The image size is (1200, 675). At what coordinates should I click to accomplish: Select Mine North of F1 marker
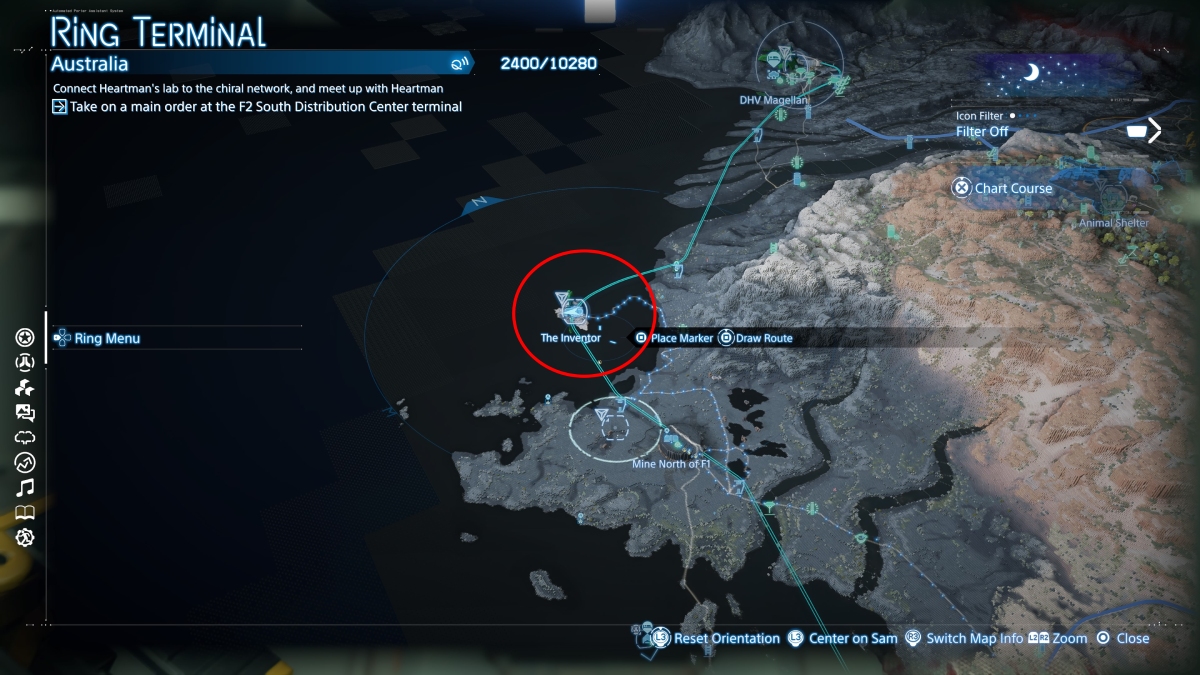point(673,463)
